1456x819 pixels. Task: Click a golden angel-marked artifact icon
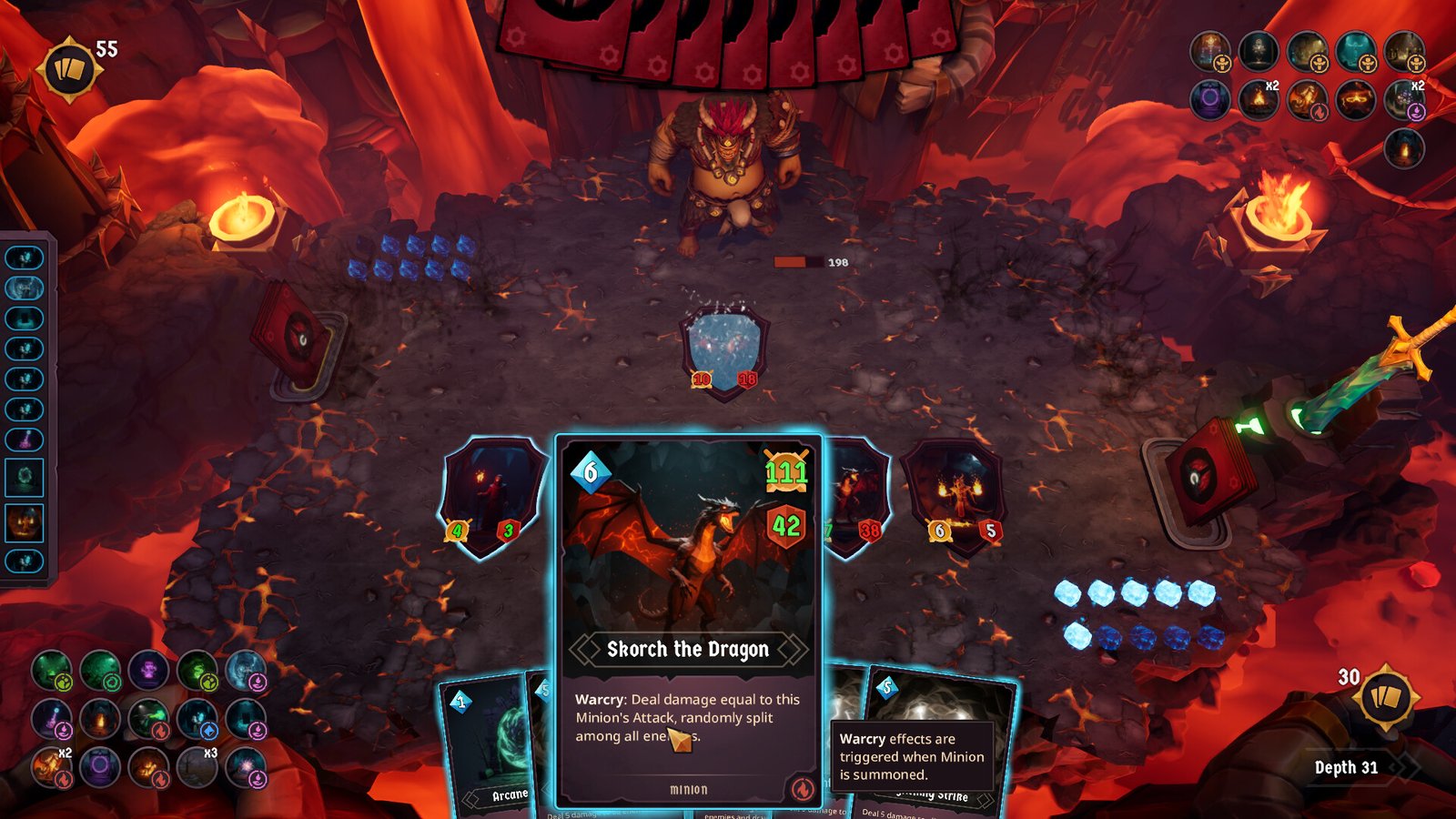(x=1210, y=51)
